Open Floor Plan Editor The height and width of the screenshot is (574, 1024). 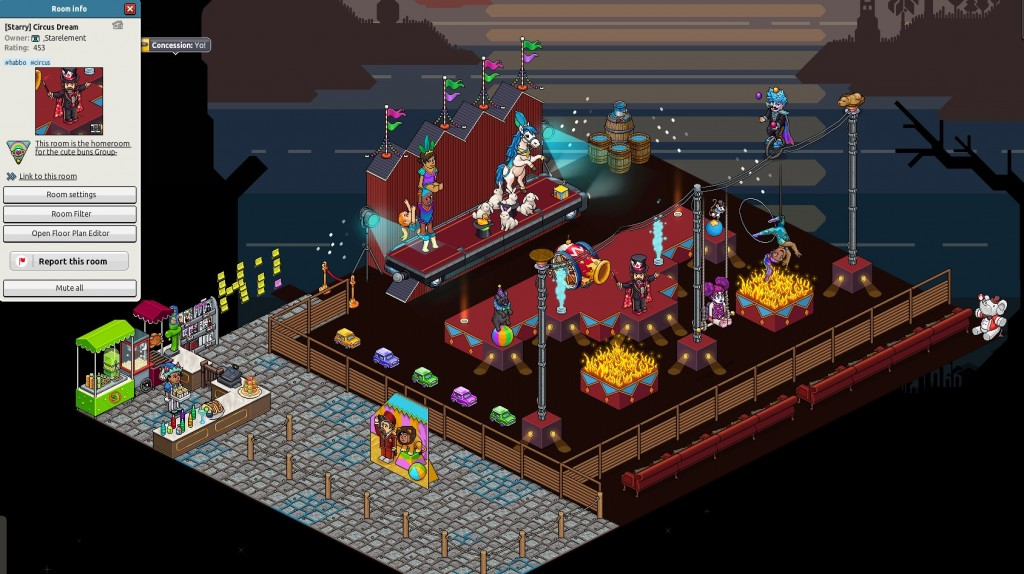[70, 233]
